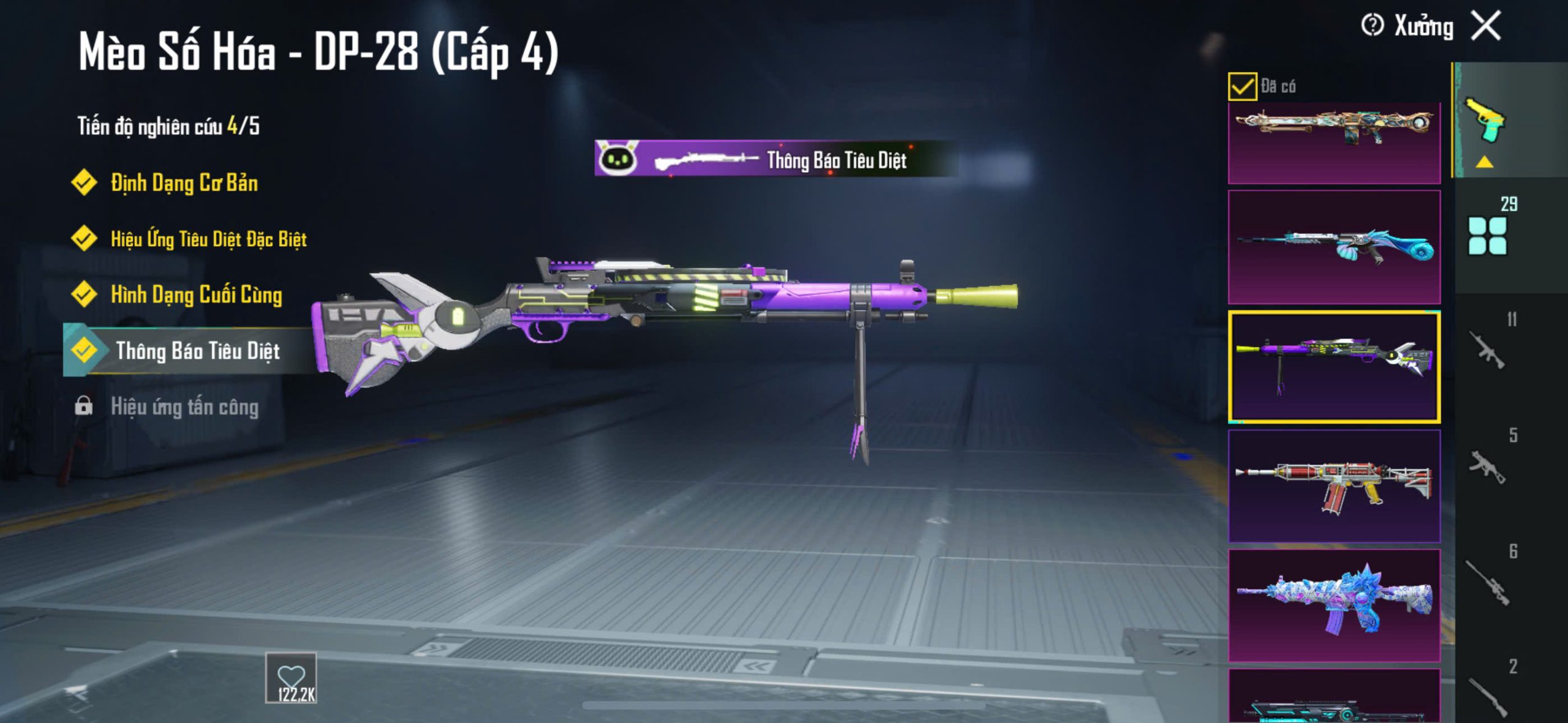Choose Hiệu Ứng Tiêu Diệt Đặc Biệt entry

pos(208,239)
